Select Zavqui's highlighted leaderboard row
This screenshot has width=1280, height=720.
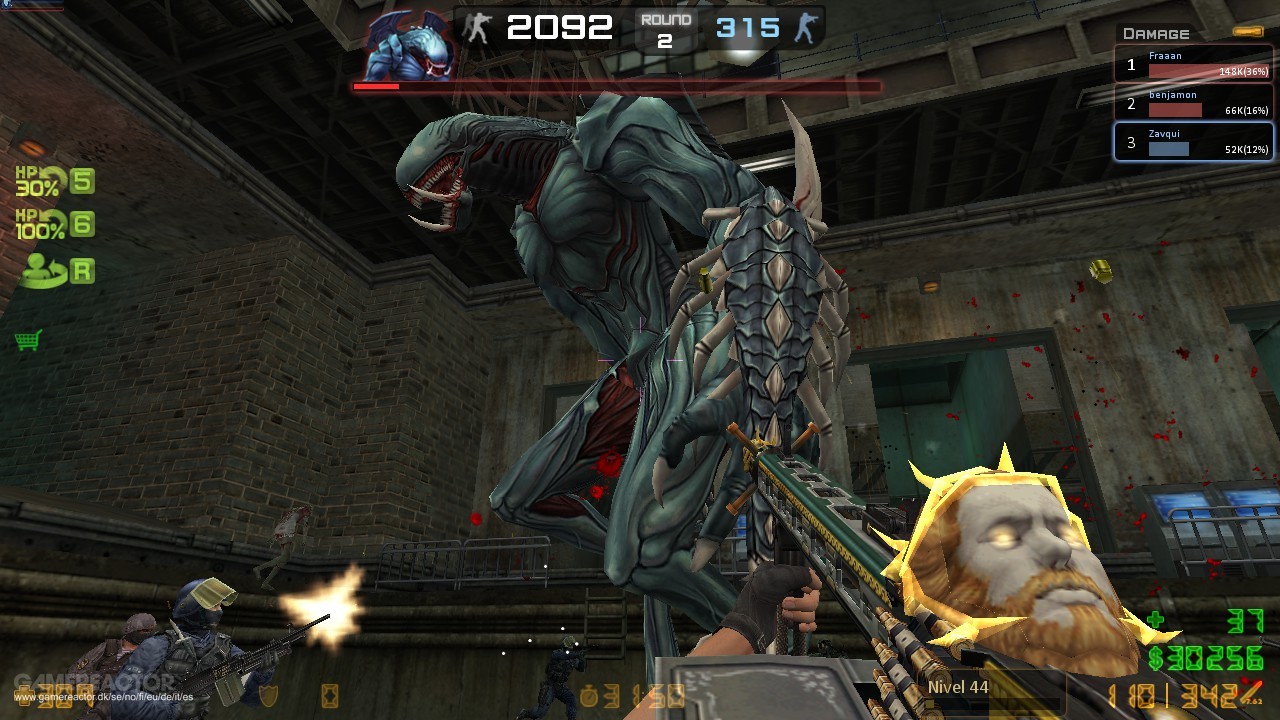pyautogui.click(x=1193, y=141)
